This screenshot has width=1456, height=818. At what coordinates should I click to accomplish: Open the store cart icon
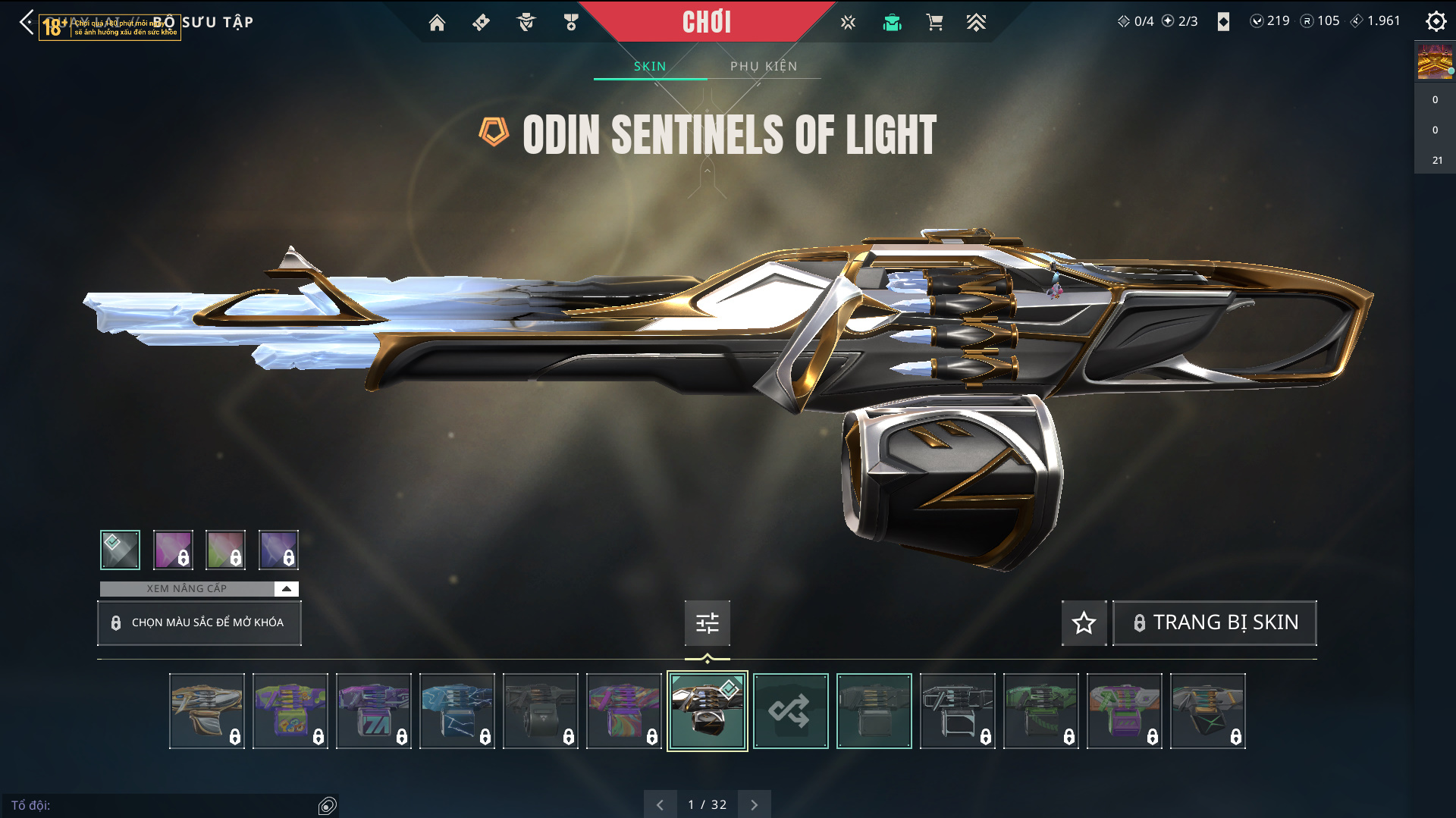[934, 23]
